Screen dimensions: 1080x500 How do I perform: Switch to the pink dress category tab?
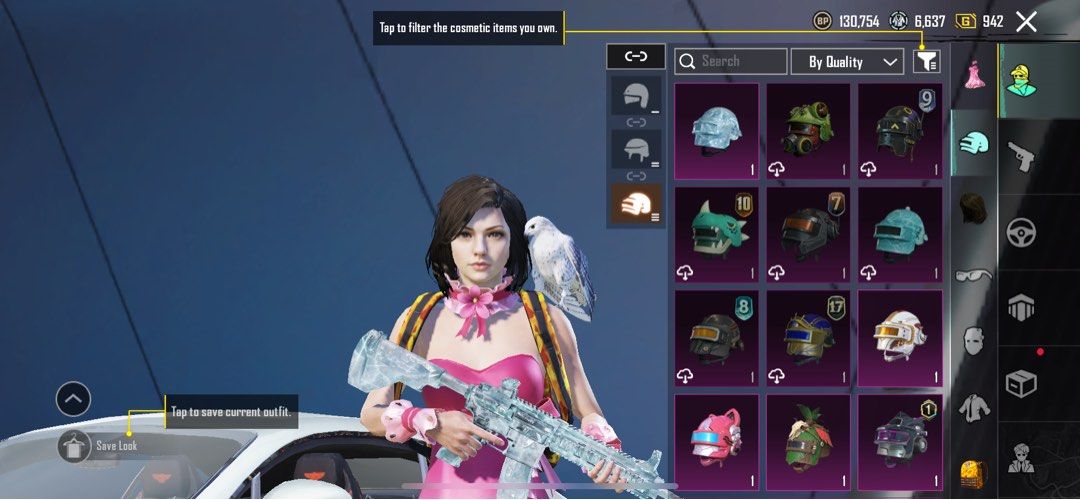click(974, 74)
